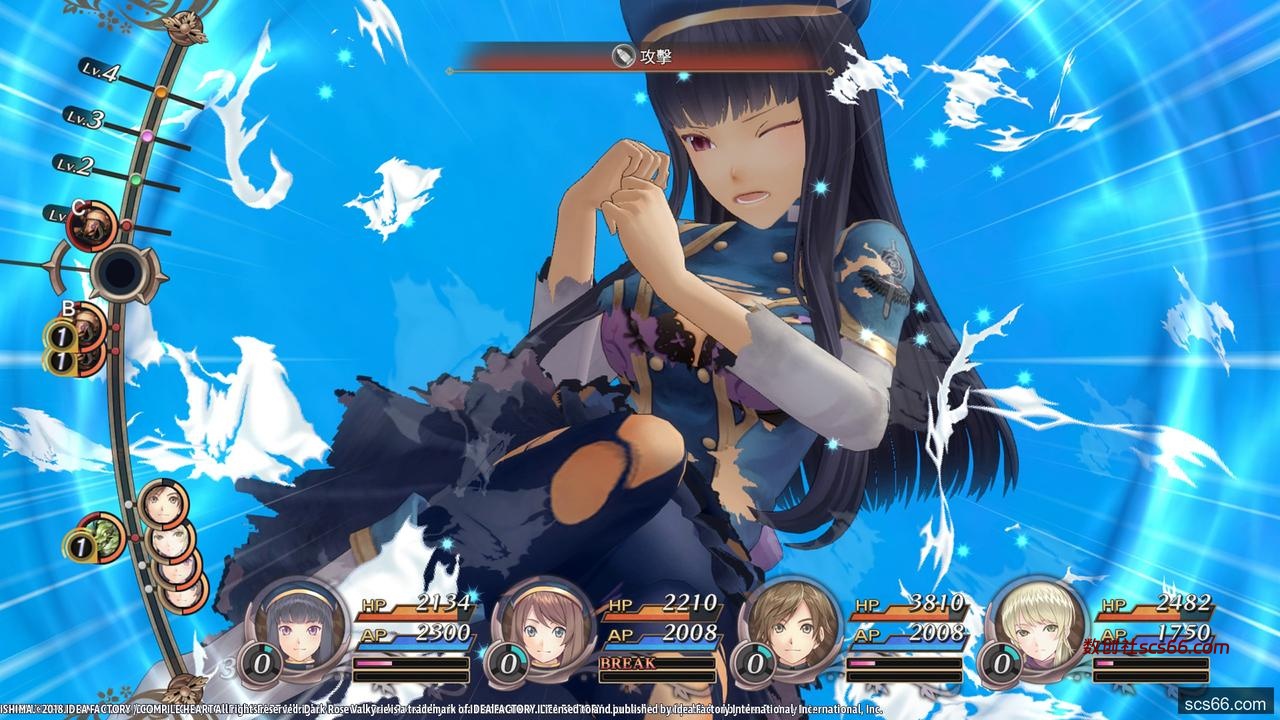Select the Lv.3 charge marker
This screenshot has width=1280, height=720.
(x=146, y=135)
